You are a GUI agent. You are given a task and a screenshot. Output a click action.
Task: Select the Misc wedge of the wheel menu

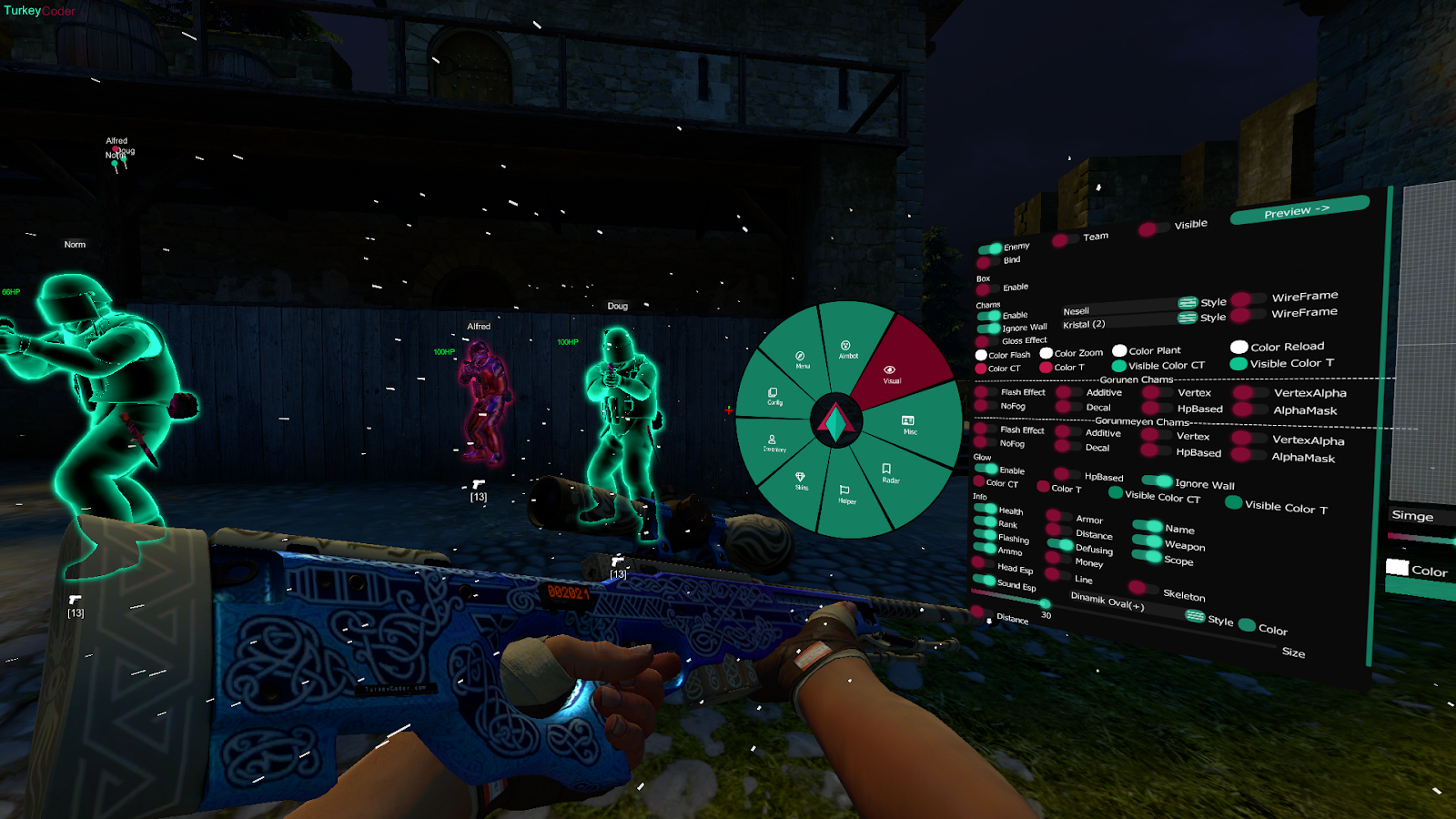909,425
